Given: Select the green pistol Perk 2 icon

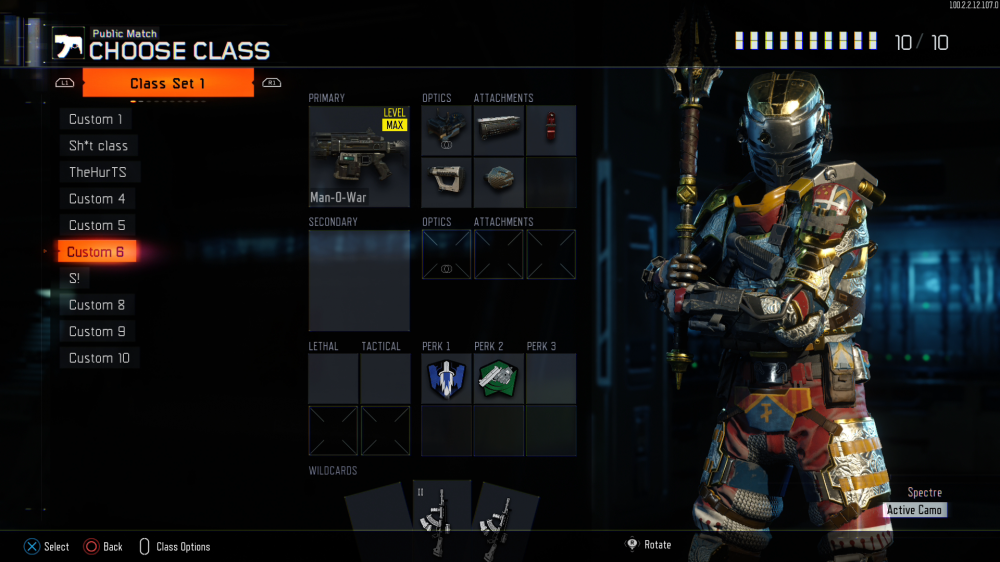Looking at the screenshot, I should click(498, 379).
